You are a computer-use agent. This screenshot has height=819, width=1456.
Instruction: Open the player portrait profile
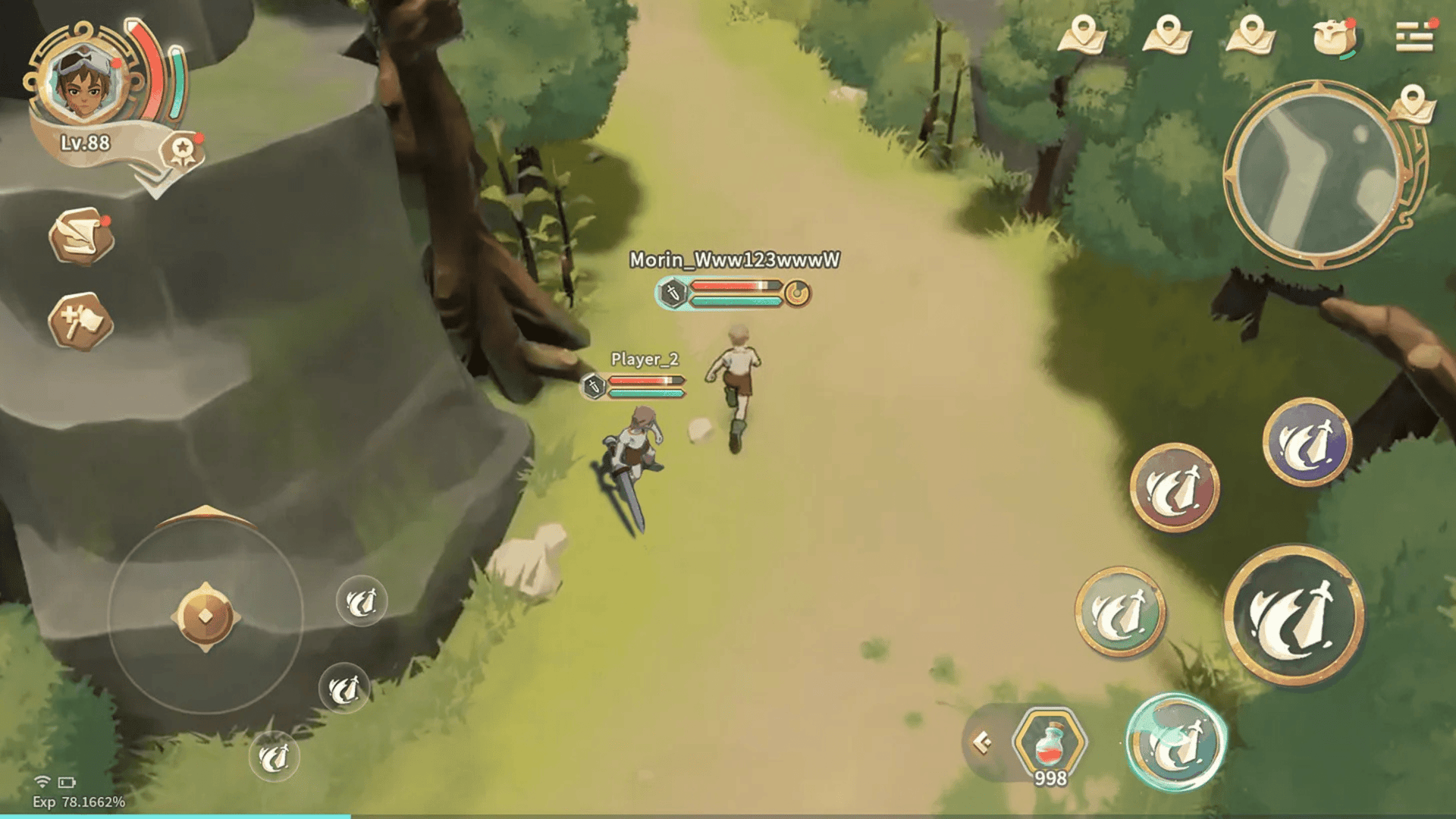[83, 80]
